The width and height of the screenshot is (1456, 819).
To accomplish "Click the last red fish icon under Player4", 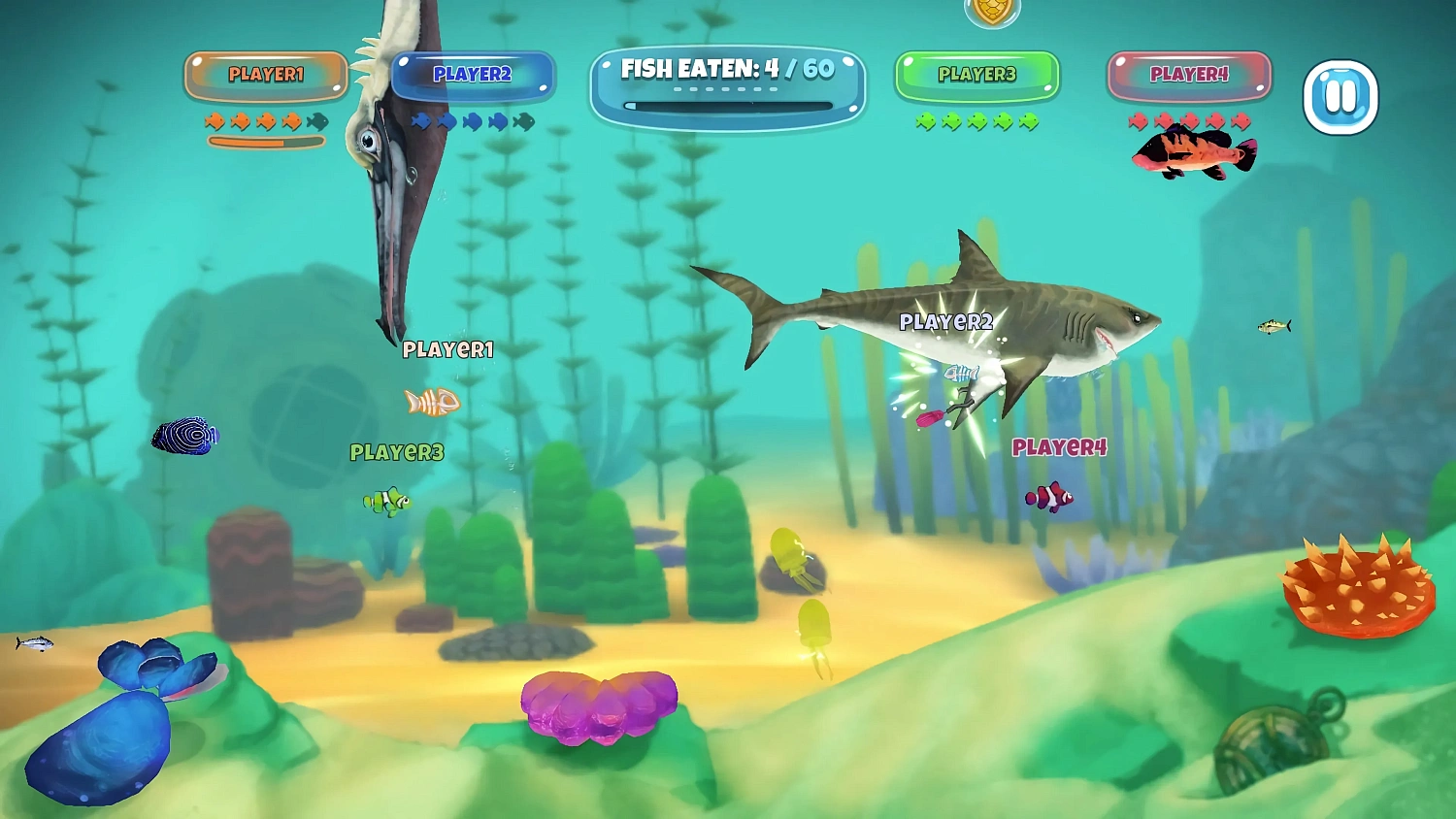I will 1238,119.
